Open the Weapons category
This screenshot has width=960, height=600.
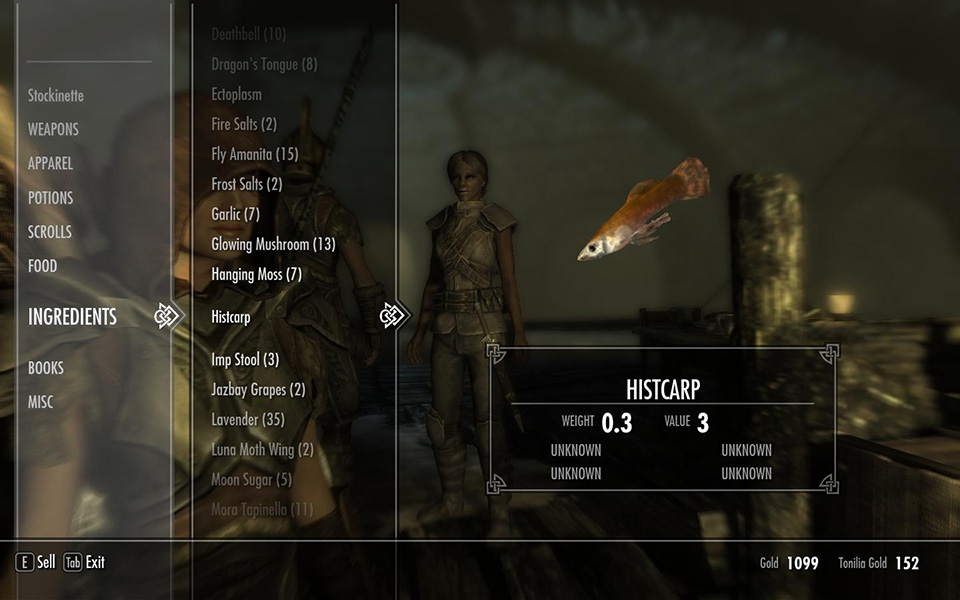[53, 130]
